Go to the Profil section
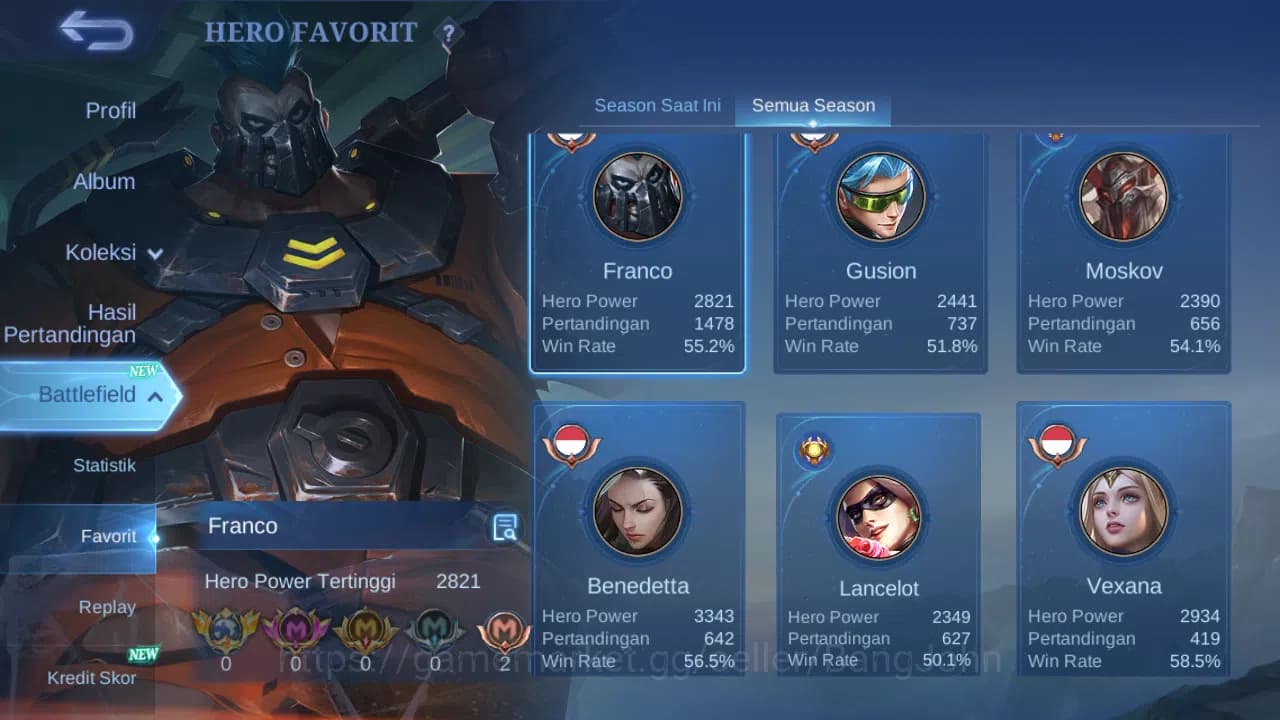Image resolution: width=1280 pixels, height=720 pixels. (x=110, y=110)
